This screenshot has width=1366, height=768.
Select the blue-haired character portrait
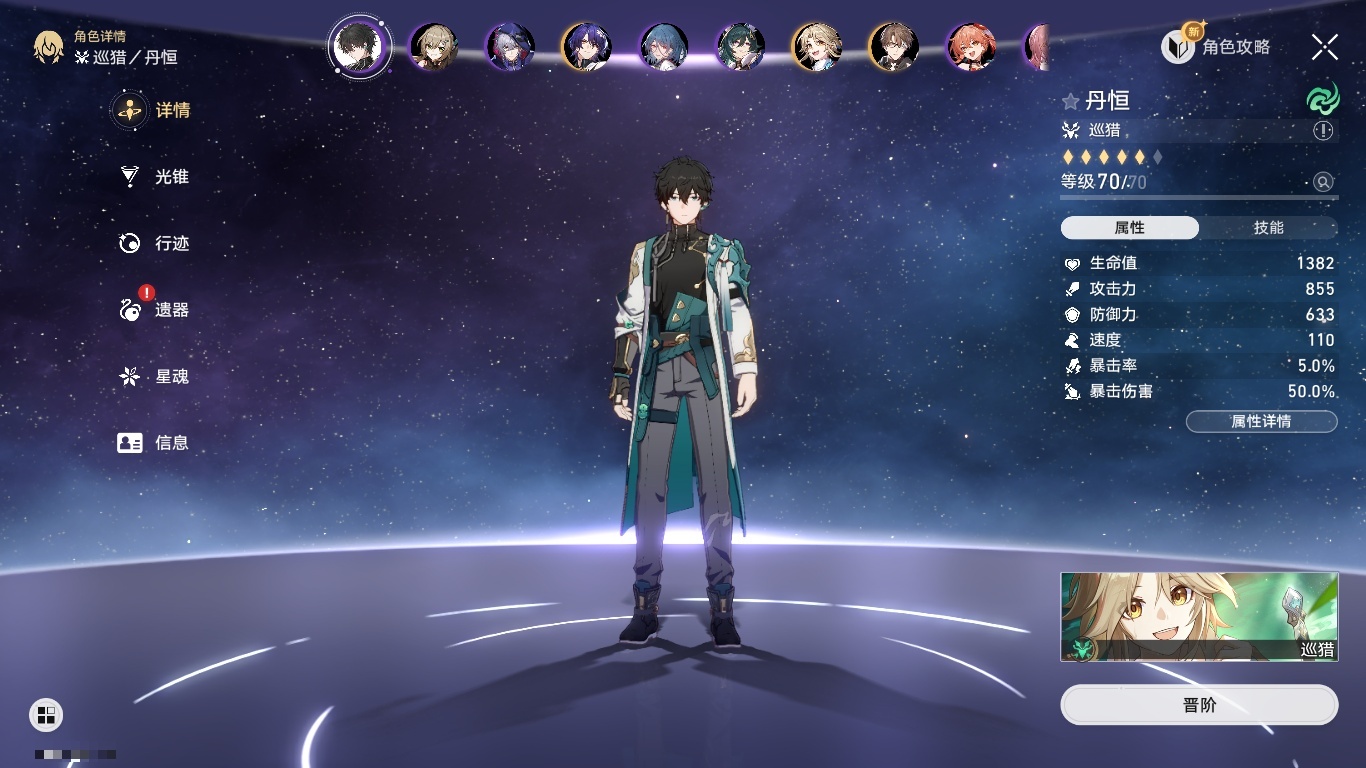(663, 47)
